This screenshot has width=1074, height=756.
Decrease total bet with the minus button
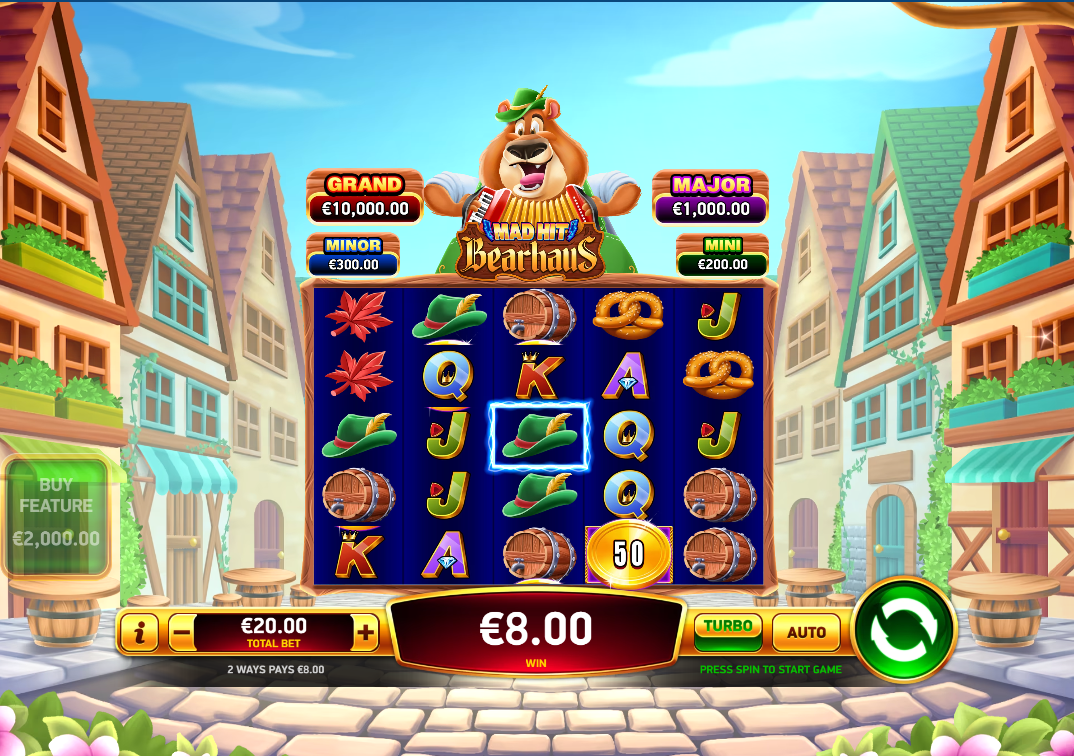pos(181,632)
